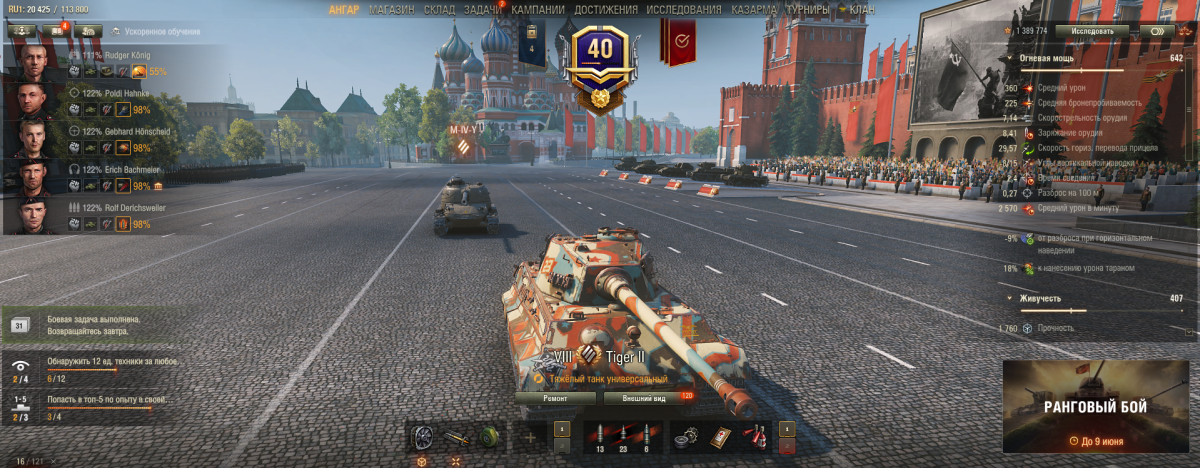Click the Ремонт repair button
Image resolution: width=1200 pixels, height=468 pixels.
pyautogui.click(x=555, y=398)
